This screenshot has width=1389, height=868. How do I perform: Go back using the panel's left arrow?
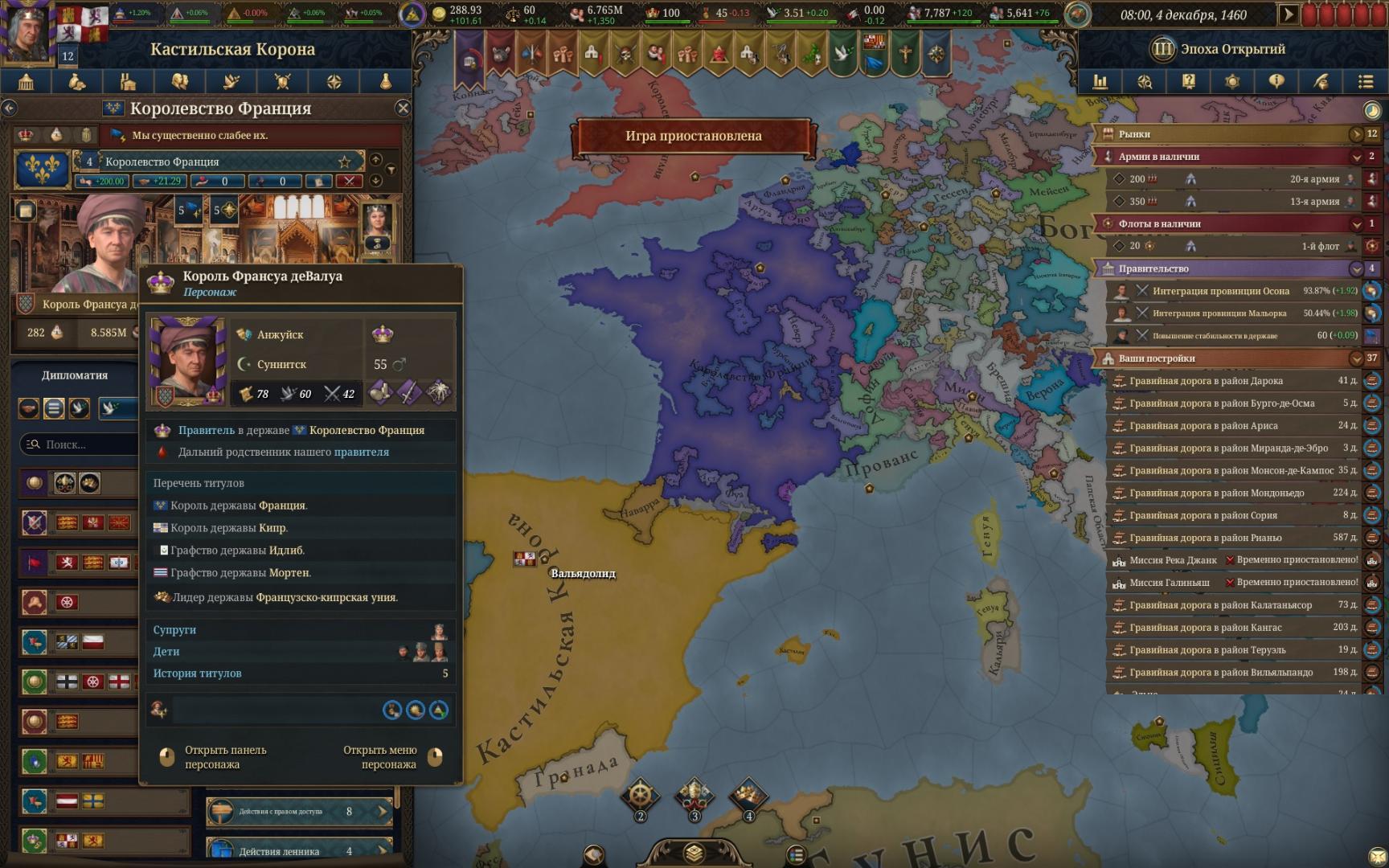pos(10,108)
